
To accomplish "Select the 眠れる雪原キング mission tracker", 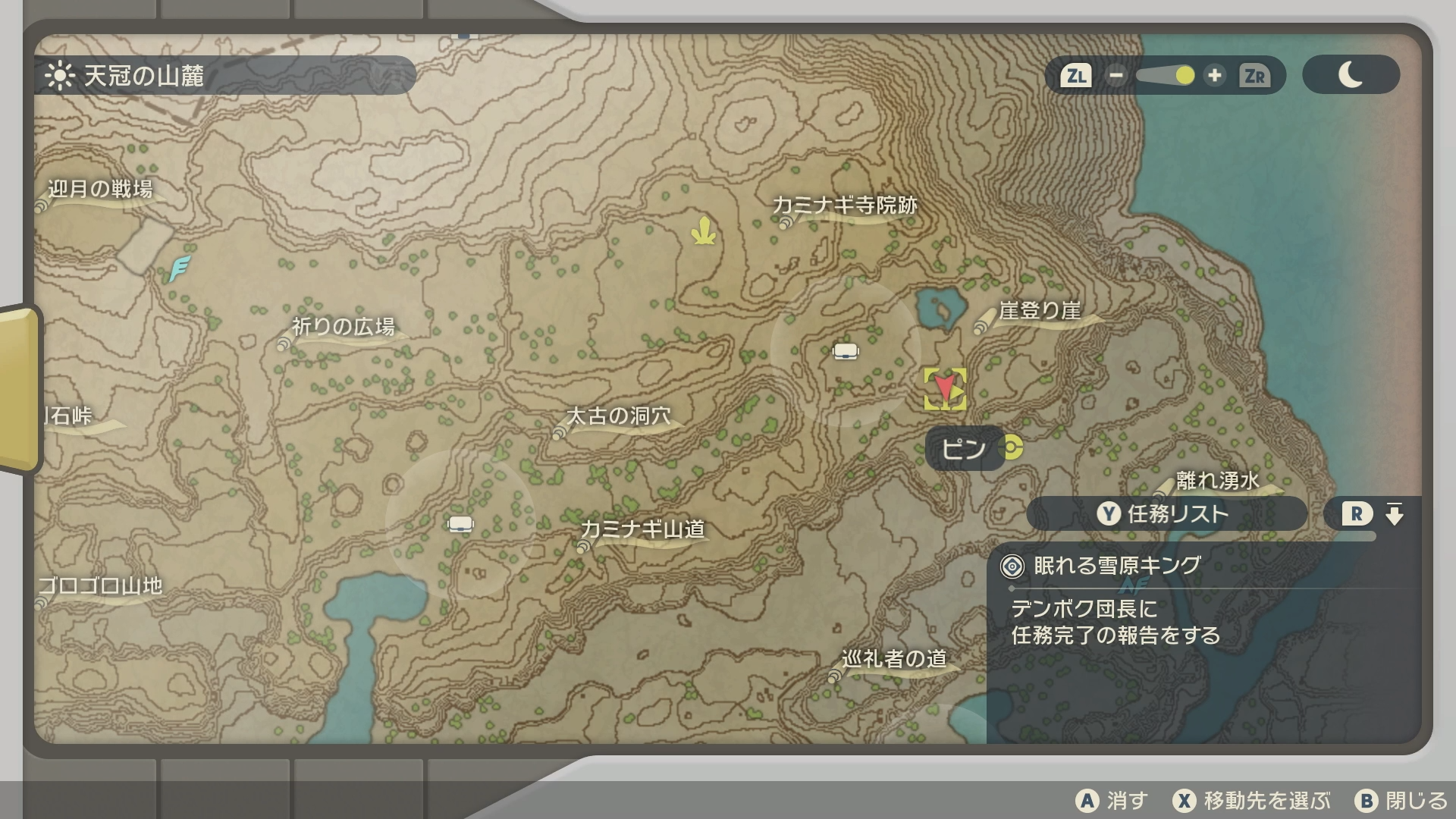I will coord(1116,566).
